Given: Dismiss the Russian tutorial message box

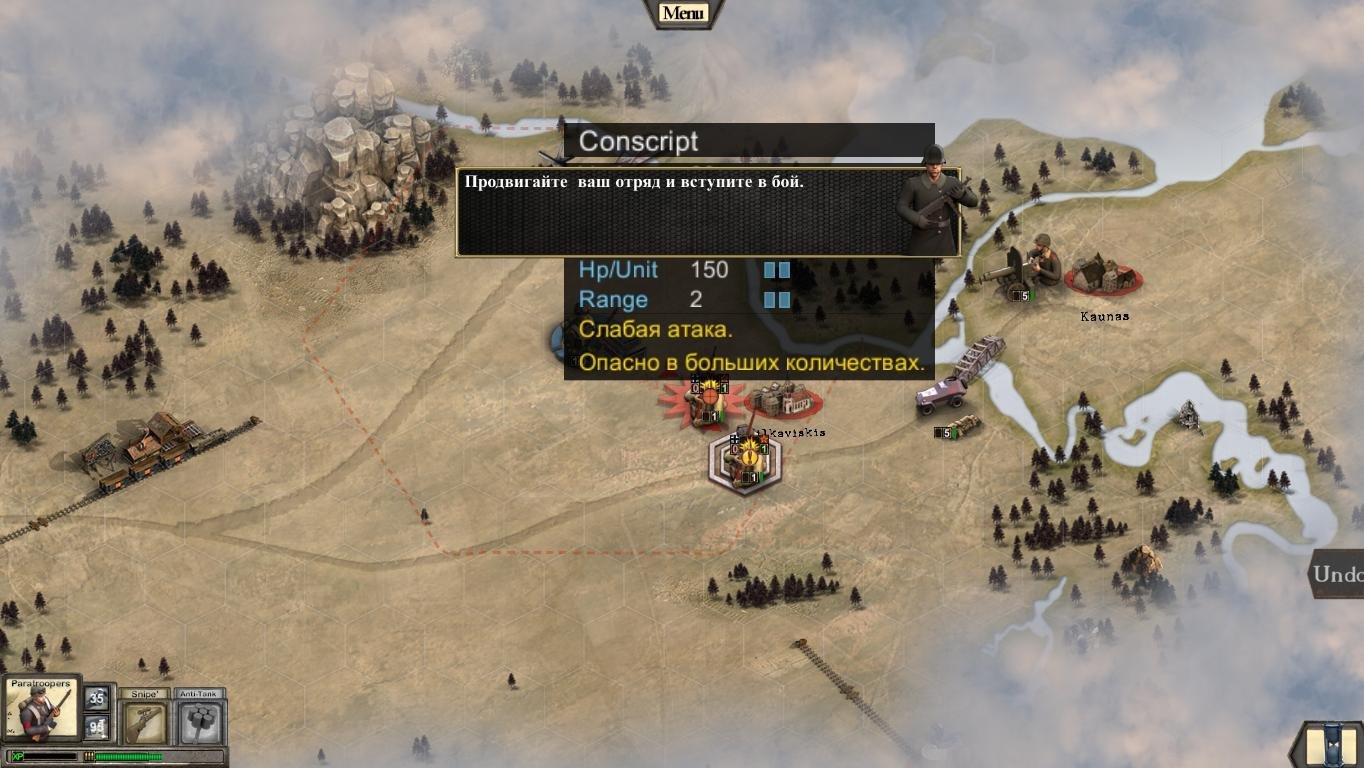Looking at the screenshot, I should (706, 212).
